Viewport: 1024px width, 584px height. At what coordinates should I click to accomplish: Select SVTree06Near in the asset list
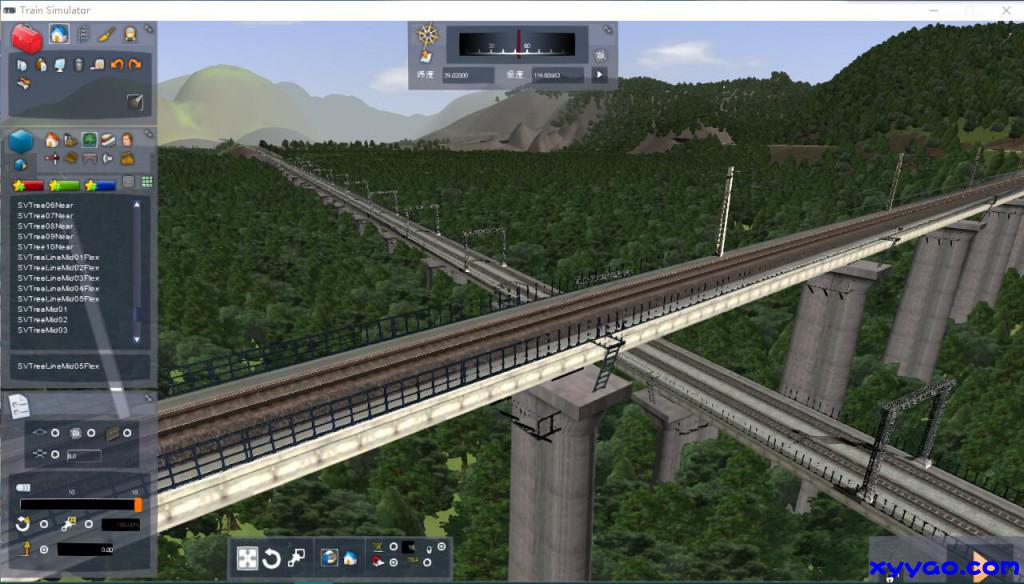(x=45, y=205)
